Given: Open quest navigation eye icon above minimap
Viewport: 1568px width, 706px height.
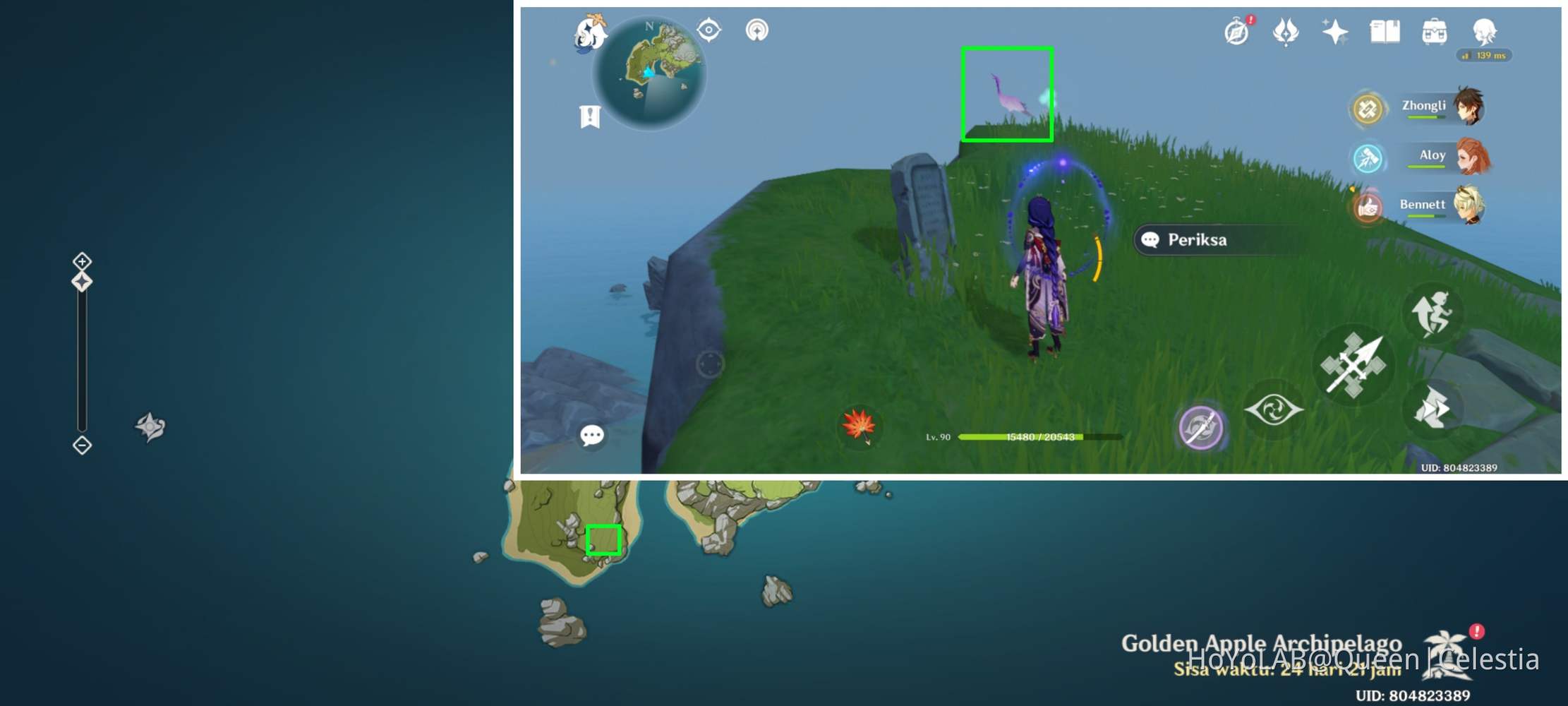Looking at the screenshot, I should point(708,30).
